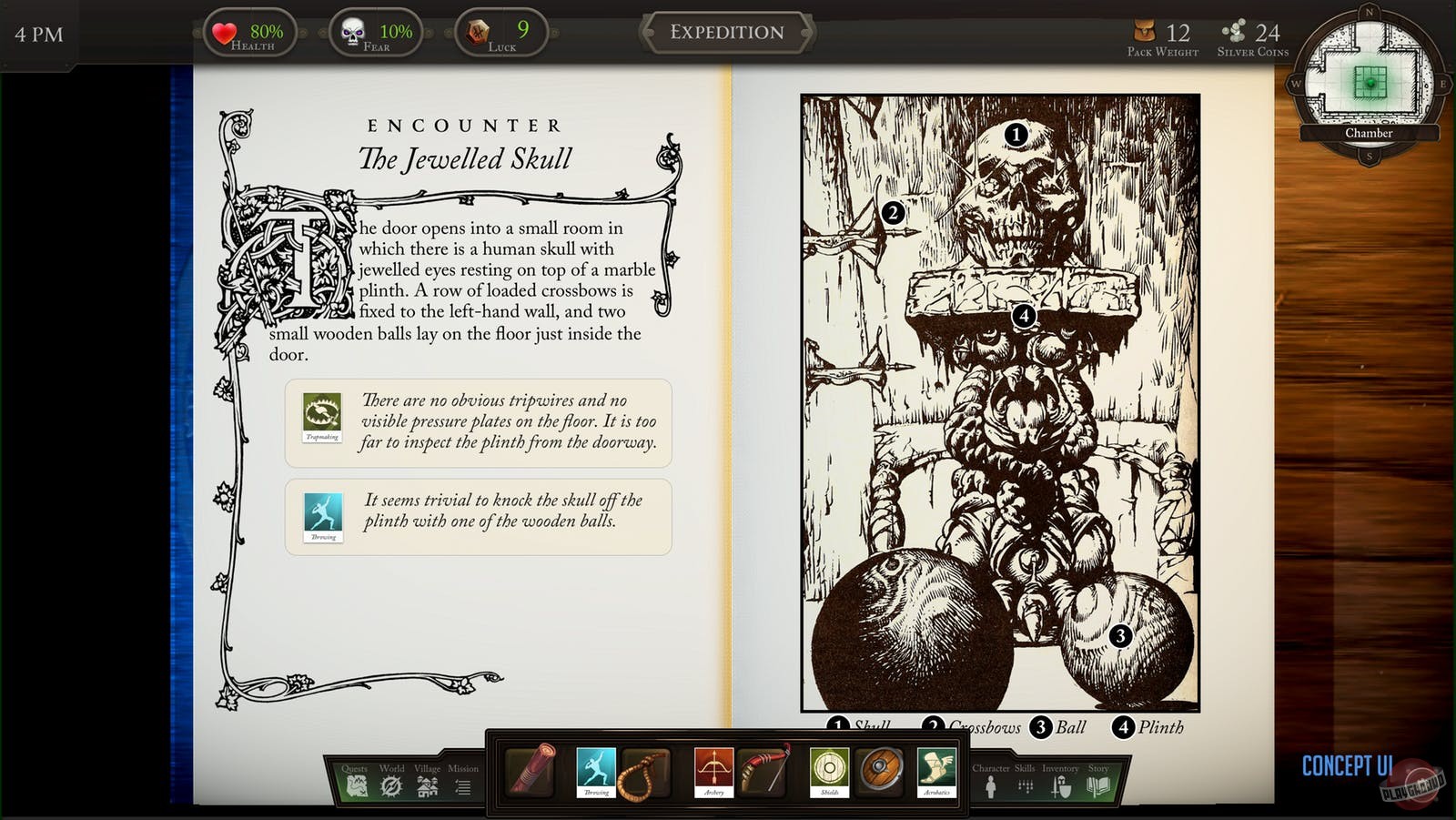Open the Quests panel icon
Viewport: 1456px width, 820px height.
[x=356, y=786]
